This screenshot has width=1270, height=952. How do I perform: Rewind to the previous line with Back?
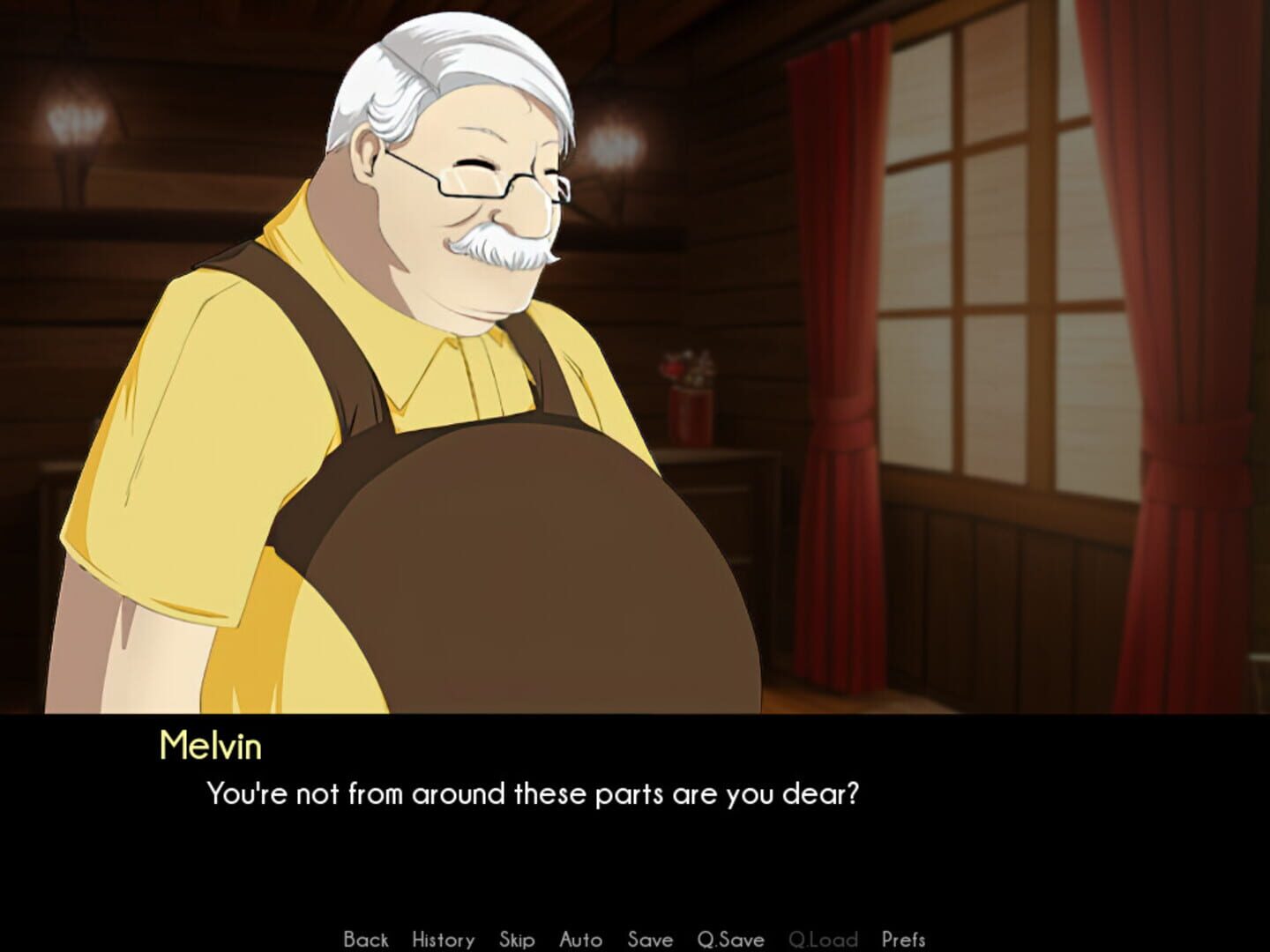pos(366,940)
